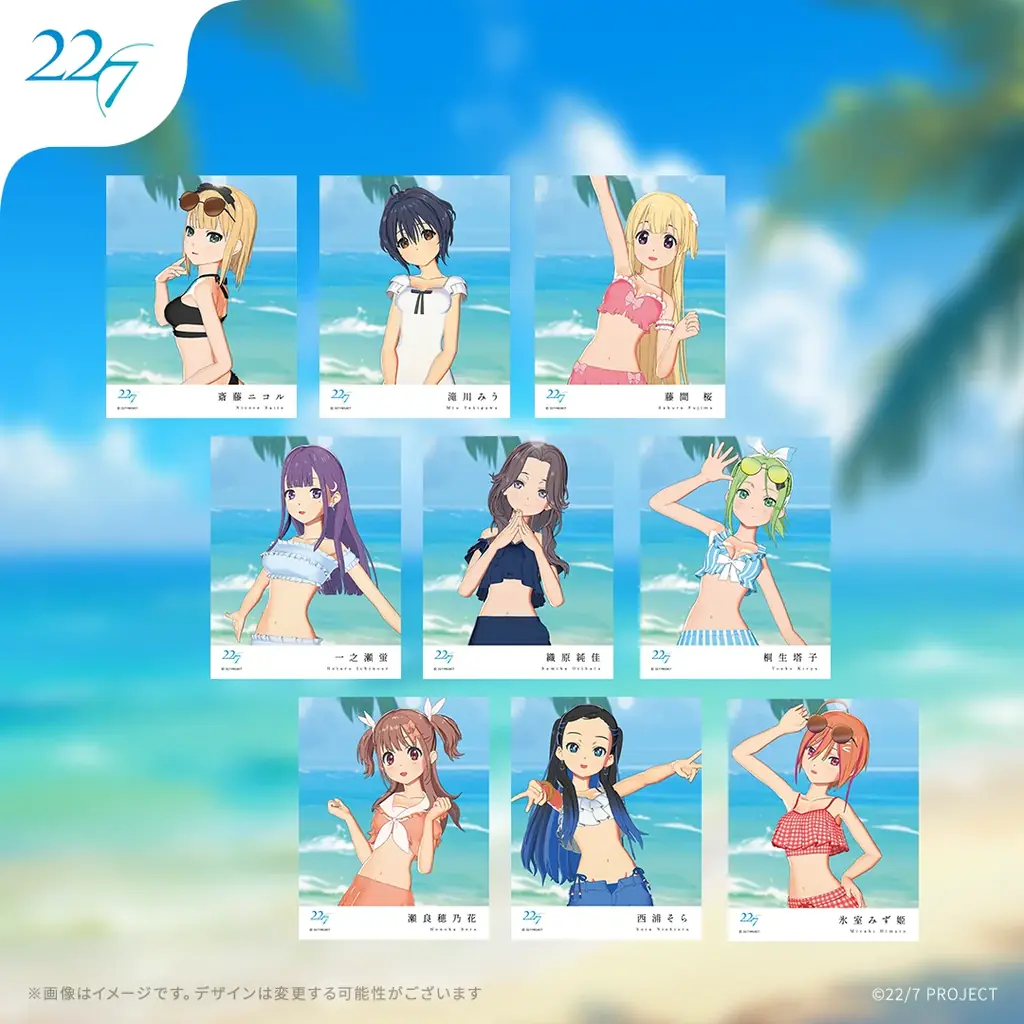The image size is (1024, 1024).
Task: Choose the Miu Takigawa card
Action: [414, 296]
